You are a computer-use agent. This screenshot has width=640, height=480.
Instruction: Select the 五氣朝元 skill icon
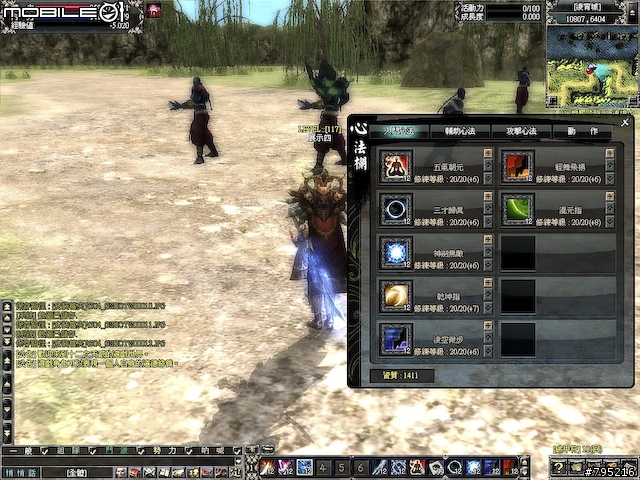click(x=396, y=166)
